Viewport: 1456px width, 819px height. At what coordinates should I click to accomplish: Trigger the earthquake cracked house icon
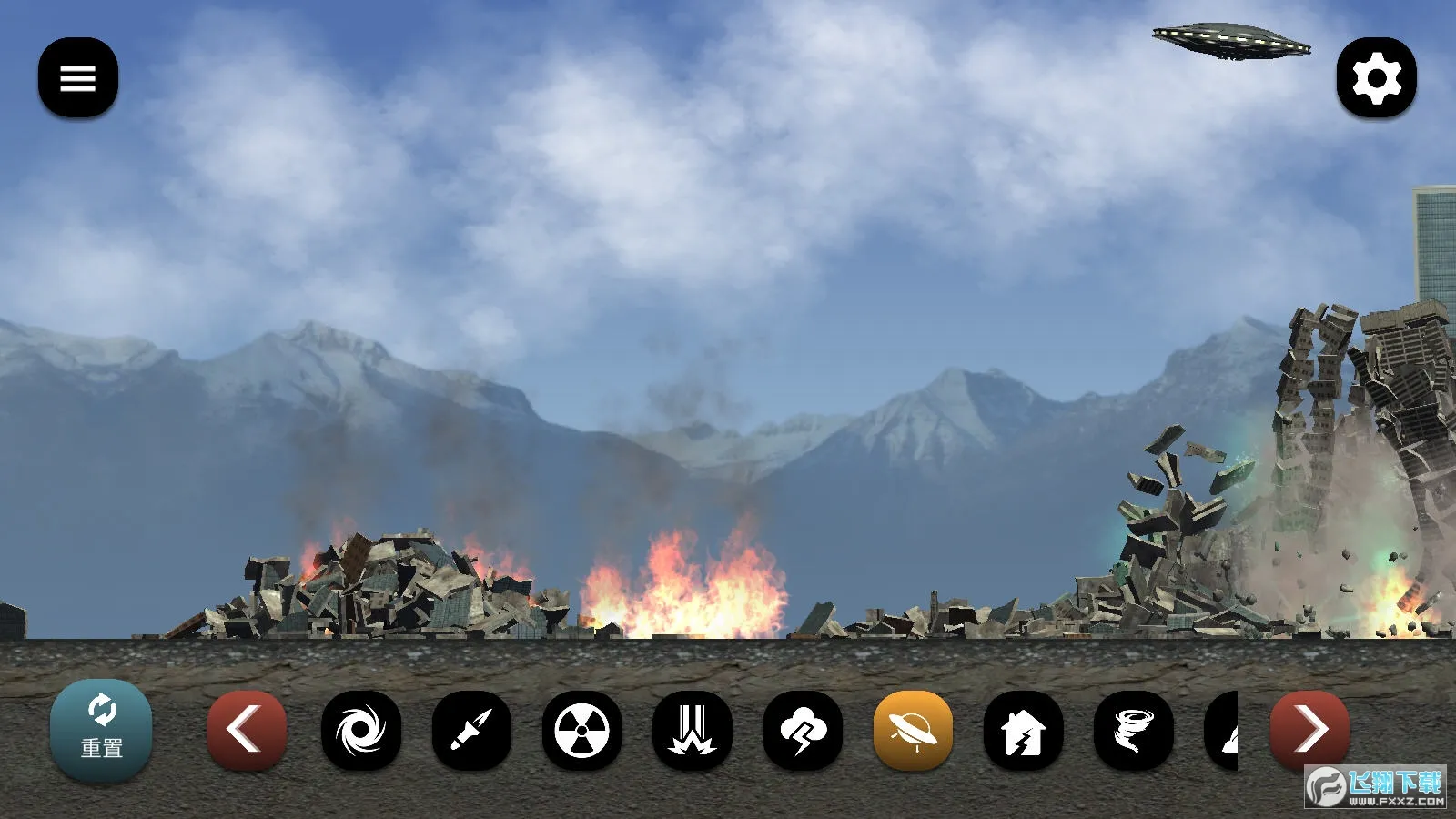tap(1024, 730)
